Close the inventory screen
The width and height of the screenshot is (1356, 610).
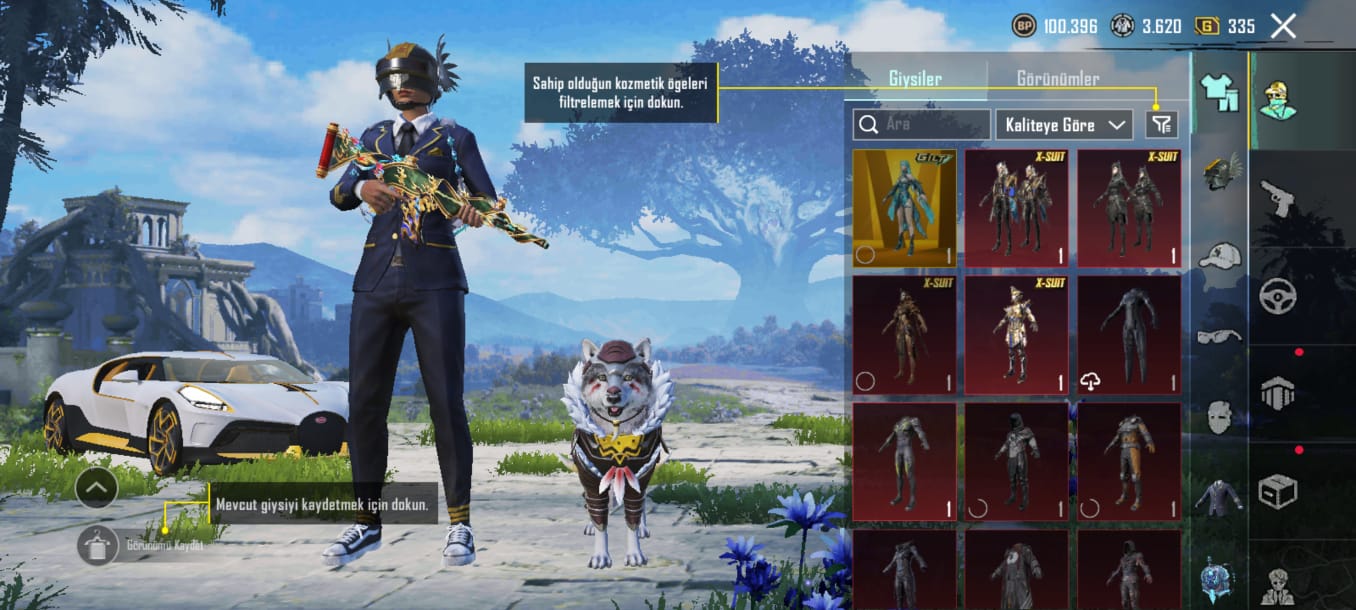click(1283, 26)
